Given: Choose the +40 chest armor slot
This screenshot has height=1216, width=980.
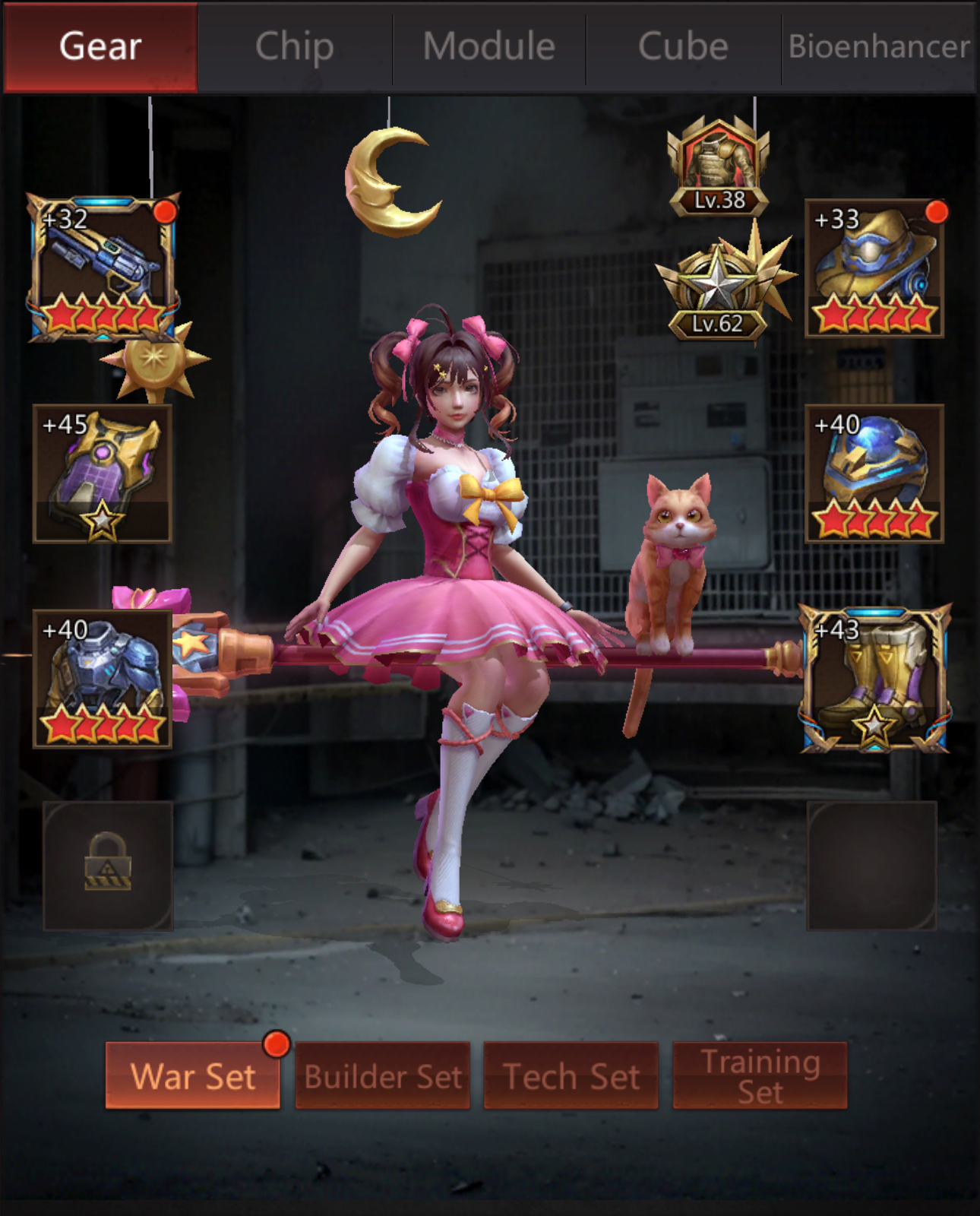Looking at the screenshot, I should (x=103, y=679).
